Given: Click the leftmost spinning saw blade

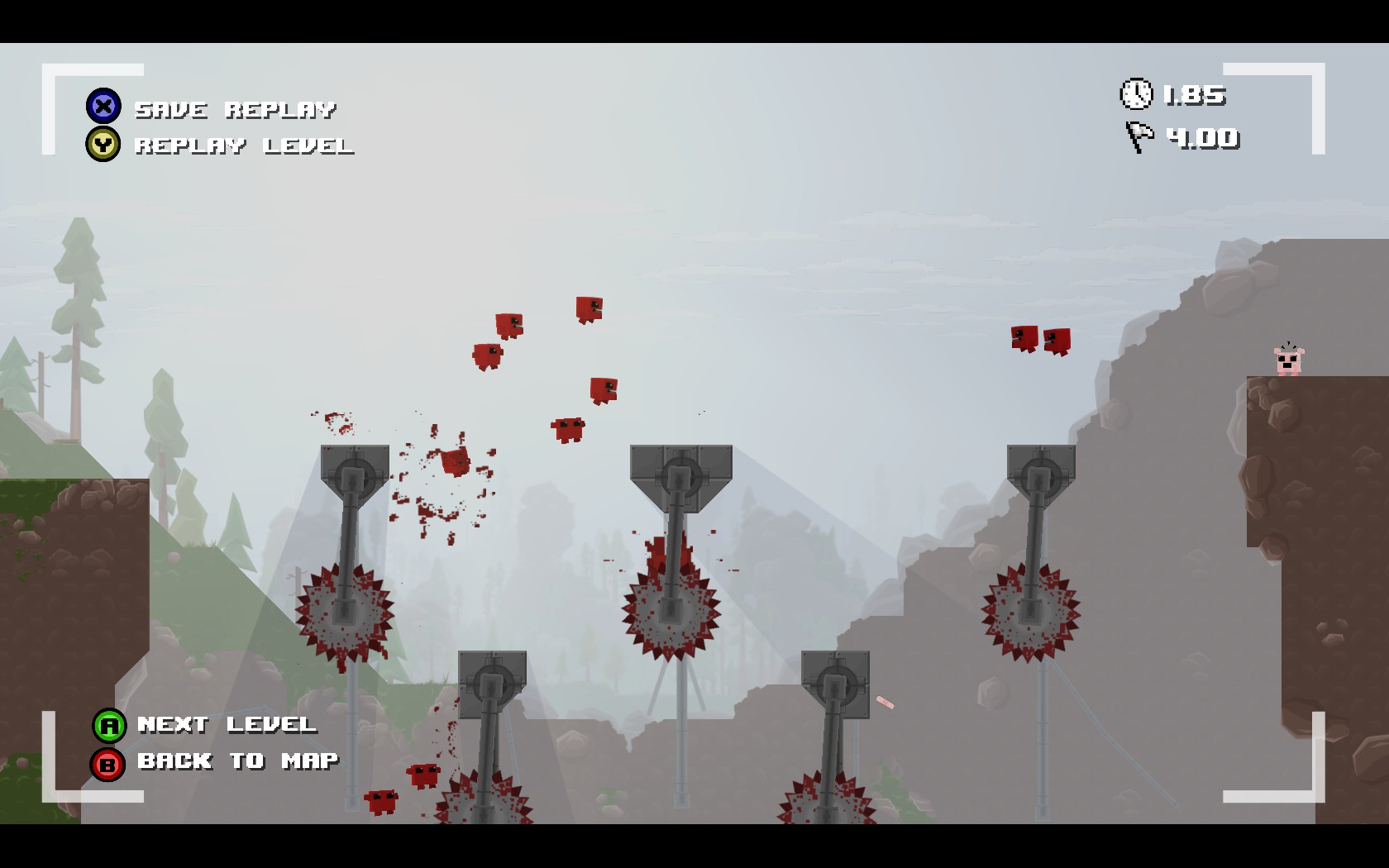Looking at the screenshot, I should (x=346, y=610).
